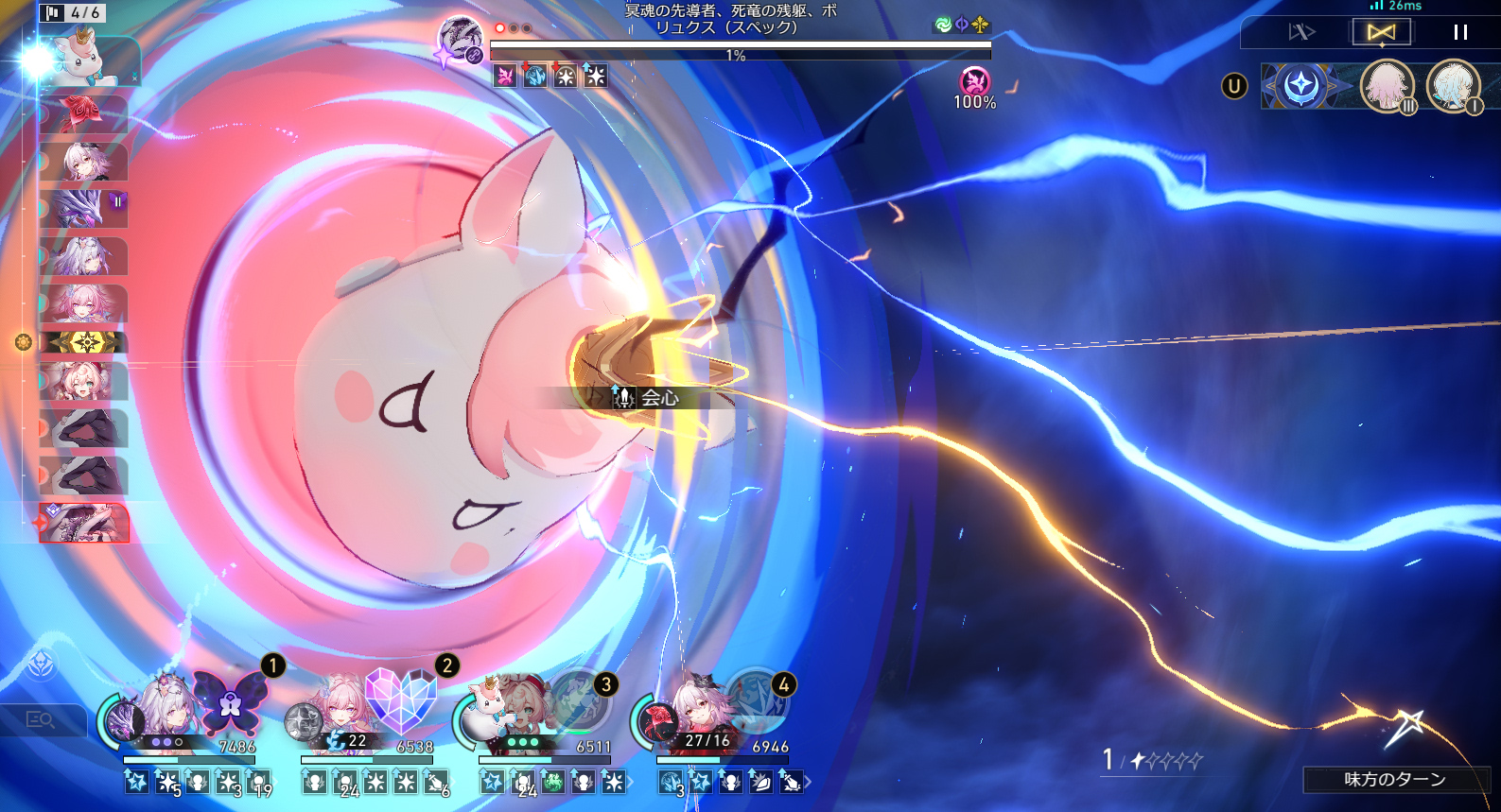This screenshot has width=1501, height=812.
Task: Open the enemy details magnifier button
Action: tap(38, 720)
